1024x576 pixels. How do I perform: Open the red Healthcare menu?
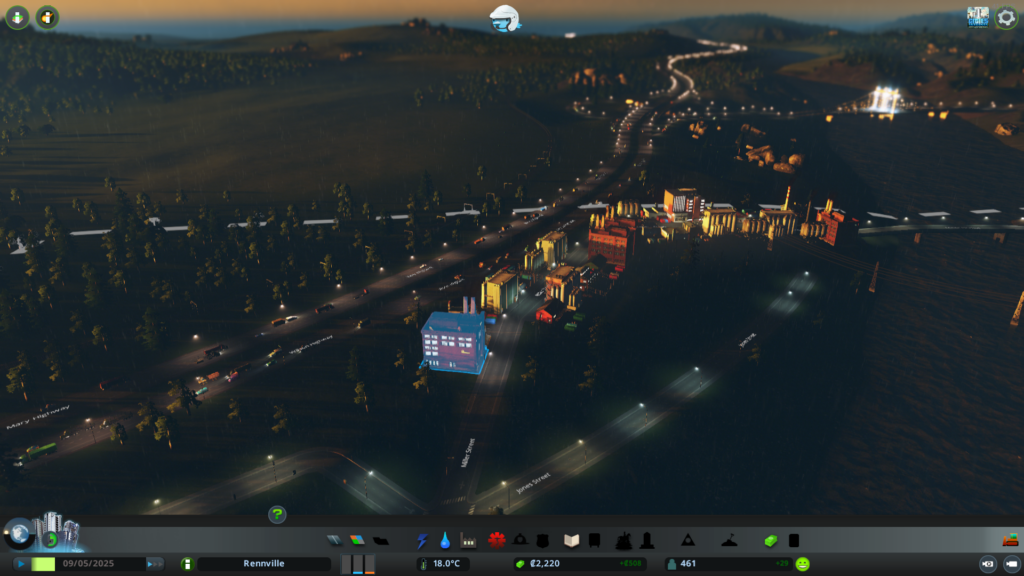(496, 540)
